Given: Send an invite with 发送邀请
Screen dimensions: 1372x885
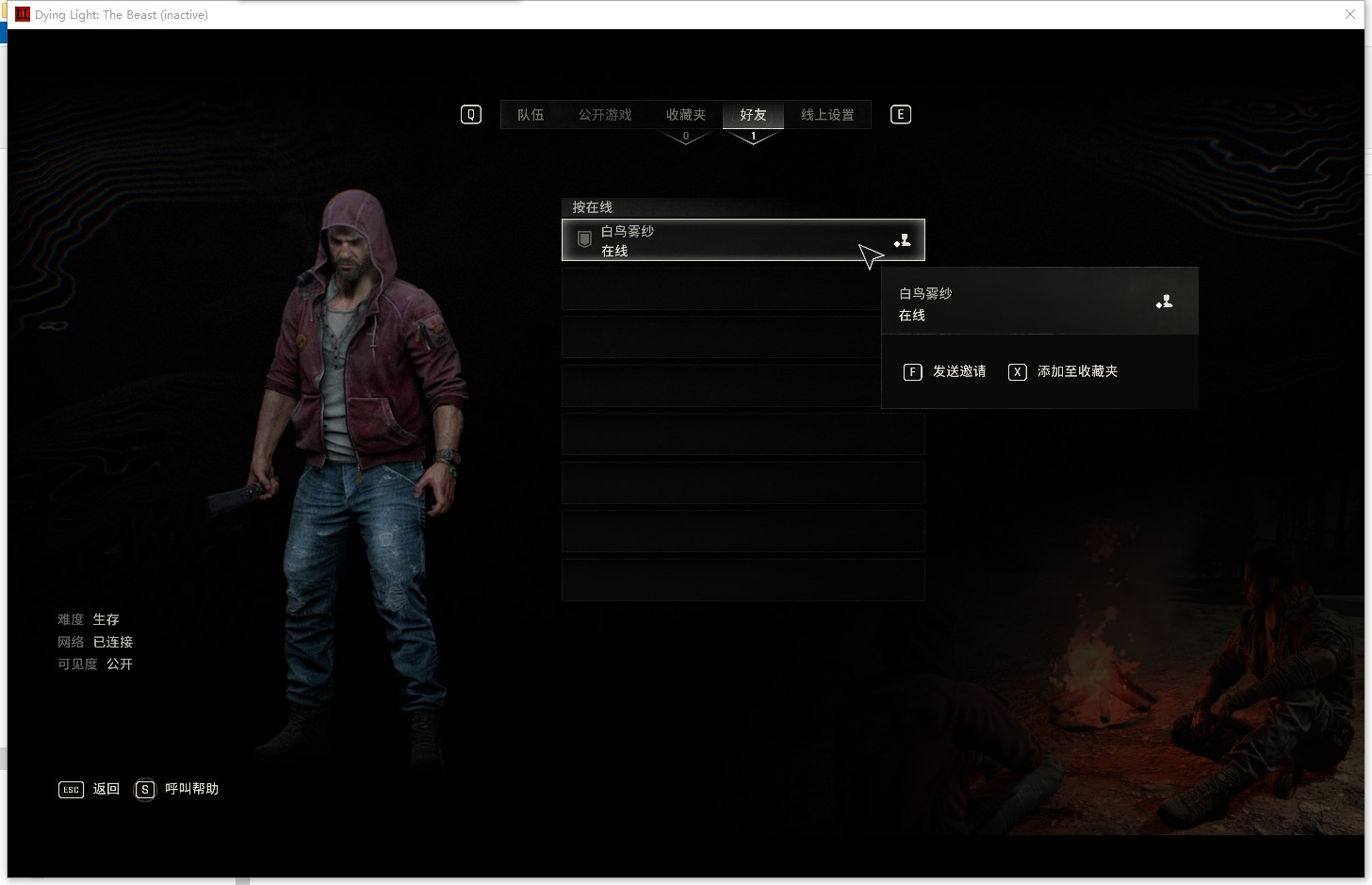Looking at the screenshot, I should click(x=945, y=371).
